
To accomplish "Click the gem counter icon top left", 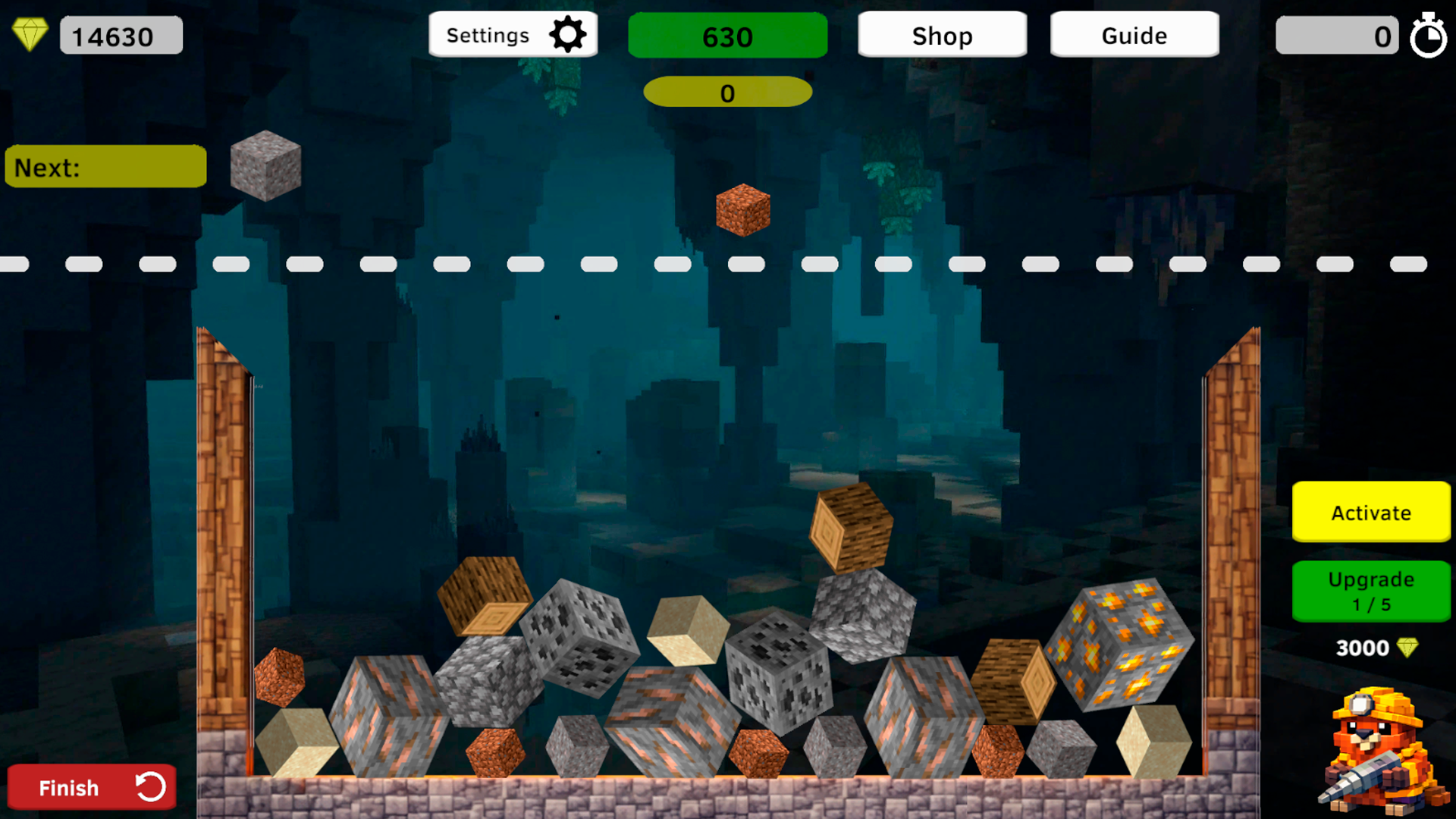I will click(x=30, y=33).
